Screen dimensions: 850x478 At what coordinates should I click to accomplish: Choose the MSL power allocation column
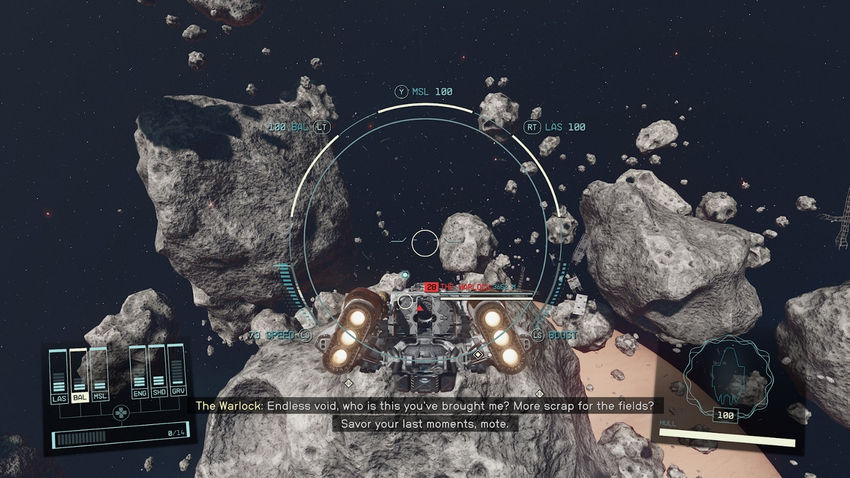99,374
